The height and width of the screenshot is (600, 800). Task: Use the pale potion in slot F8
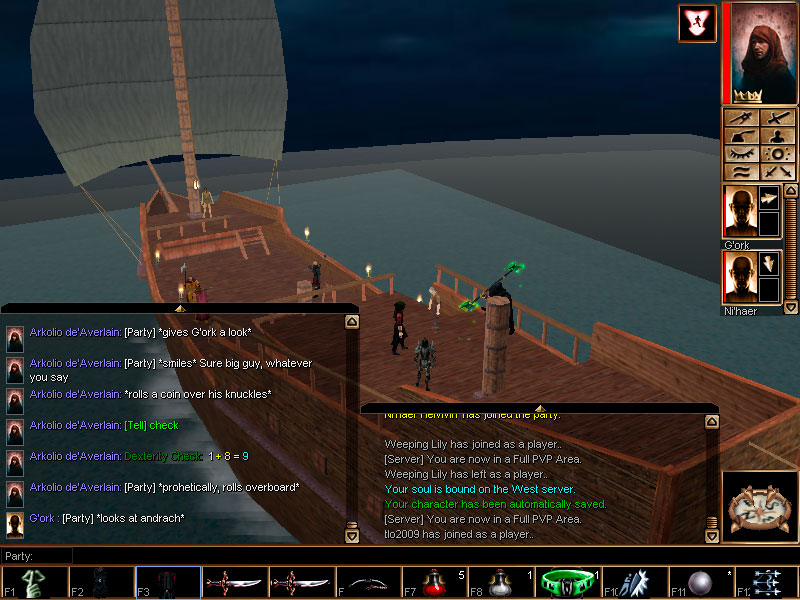(500, 582)
